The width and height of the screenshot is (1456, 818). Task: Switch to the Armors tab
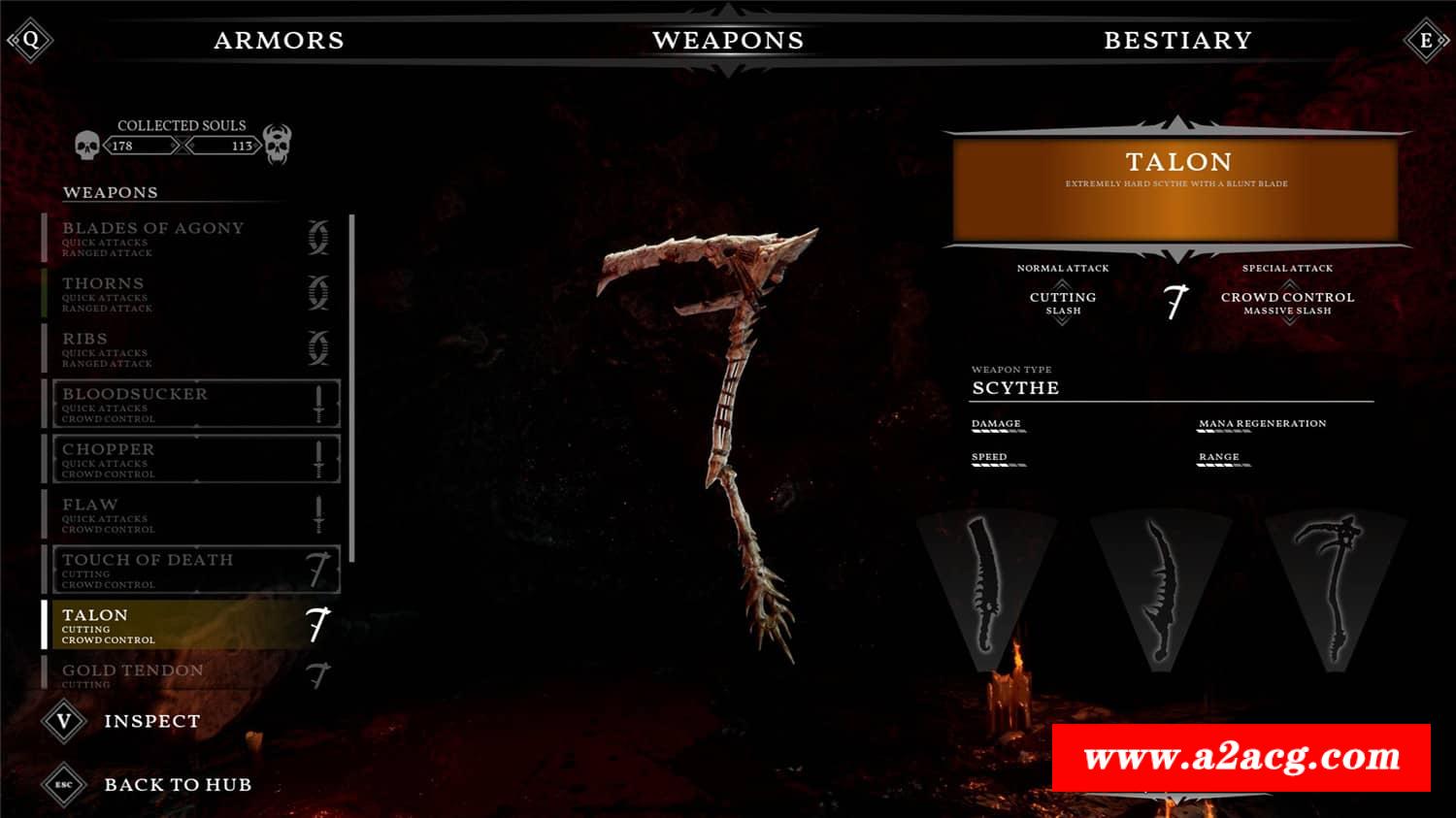pyautogui.click(x=279, y=40)
